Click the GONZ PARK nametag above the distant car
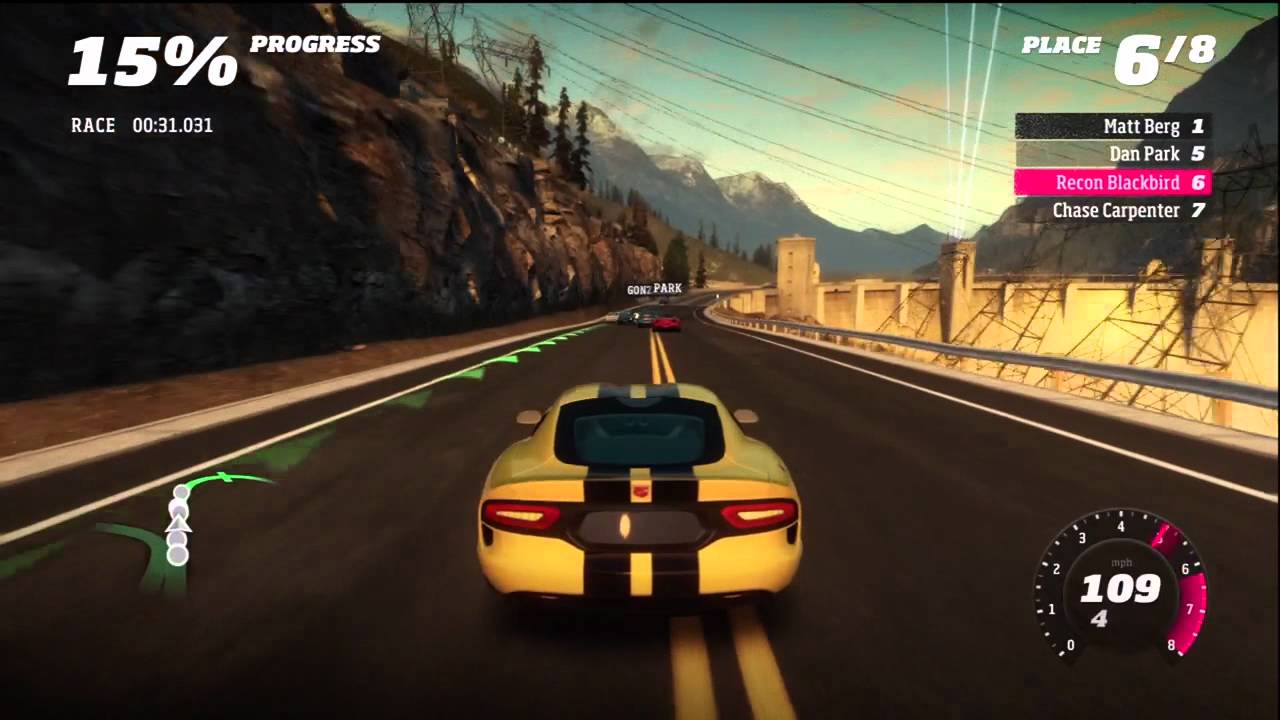Viewport: 1280px width, 720px height. click(655, 288)
